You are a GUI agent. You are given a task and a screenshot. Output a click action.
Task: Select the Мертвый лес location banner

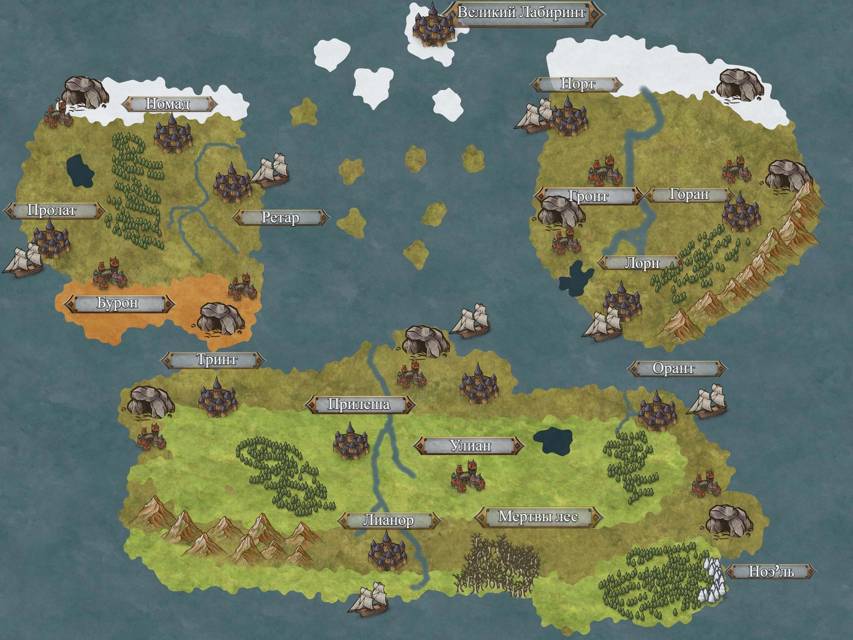538,517
